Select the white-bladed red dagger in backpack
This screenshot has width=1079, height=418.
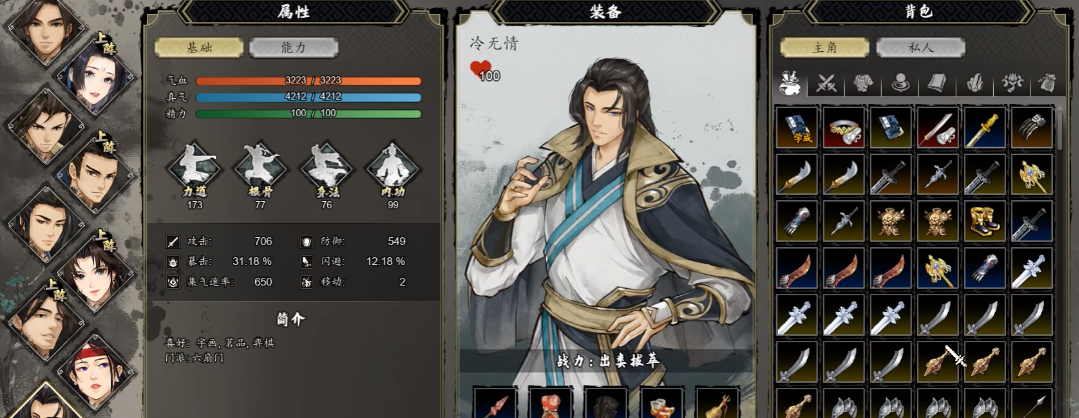(939, 128)
